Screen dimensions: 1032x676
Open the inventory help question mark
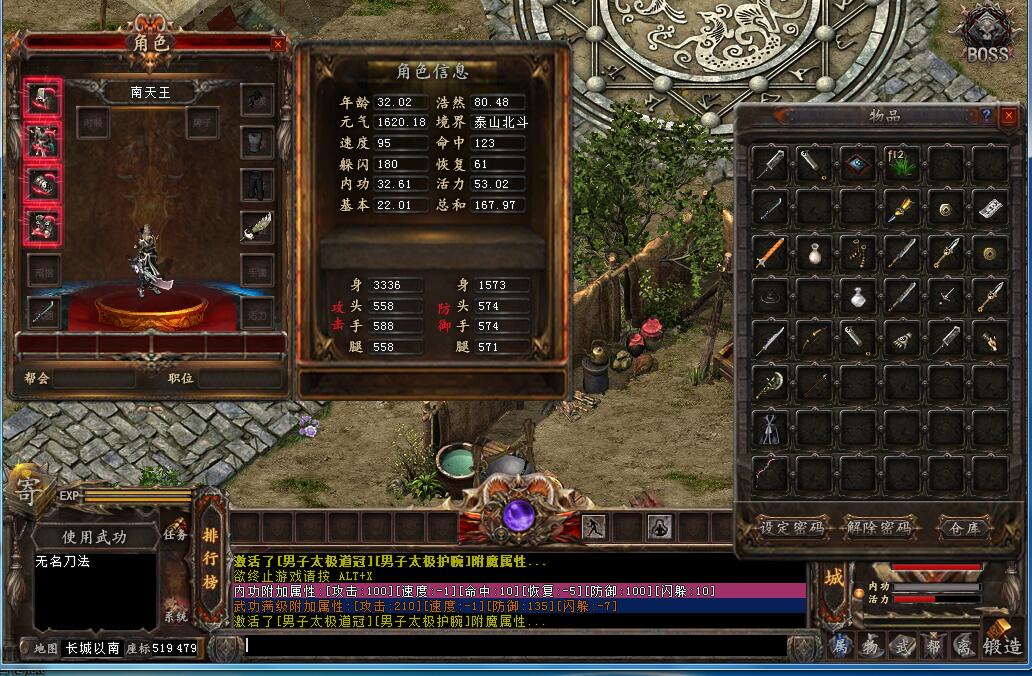pos(986,116)
